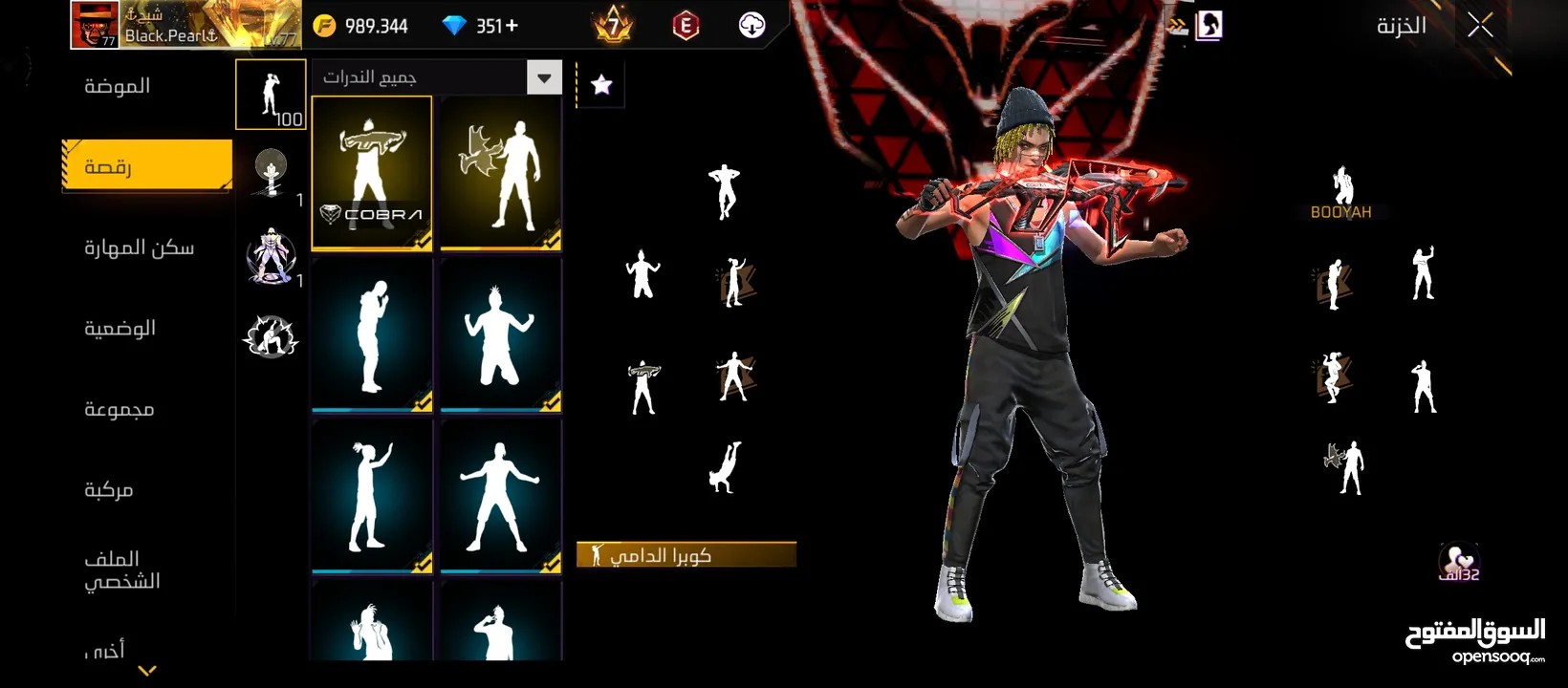1568x688 pixels.
Task: Choose the مجموعة collection category
Action: pyautogui.click(x=119, y=409)
